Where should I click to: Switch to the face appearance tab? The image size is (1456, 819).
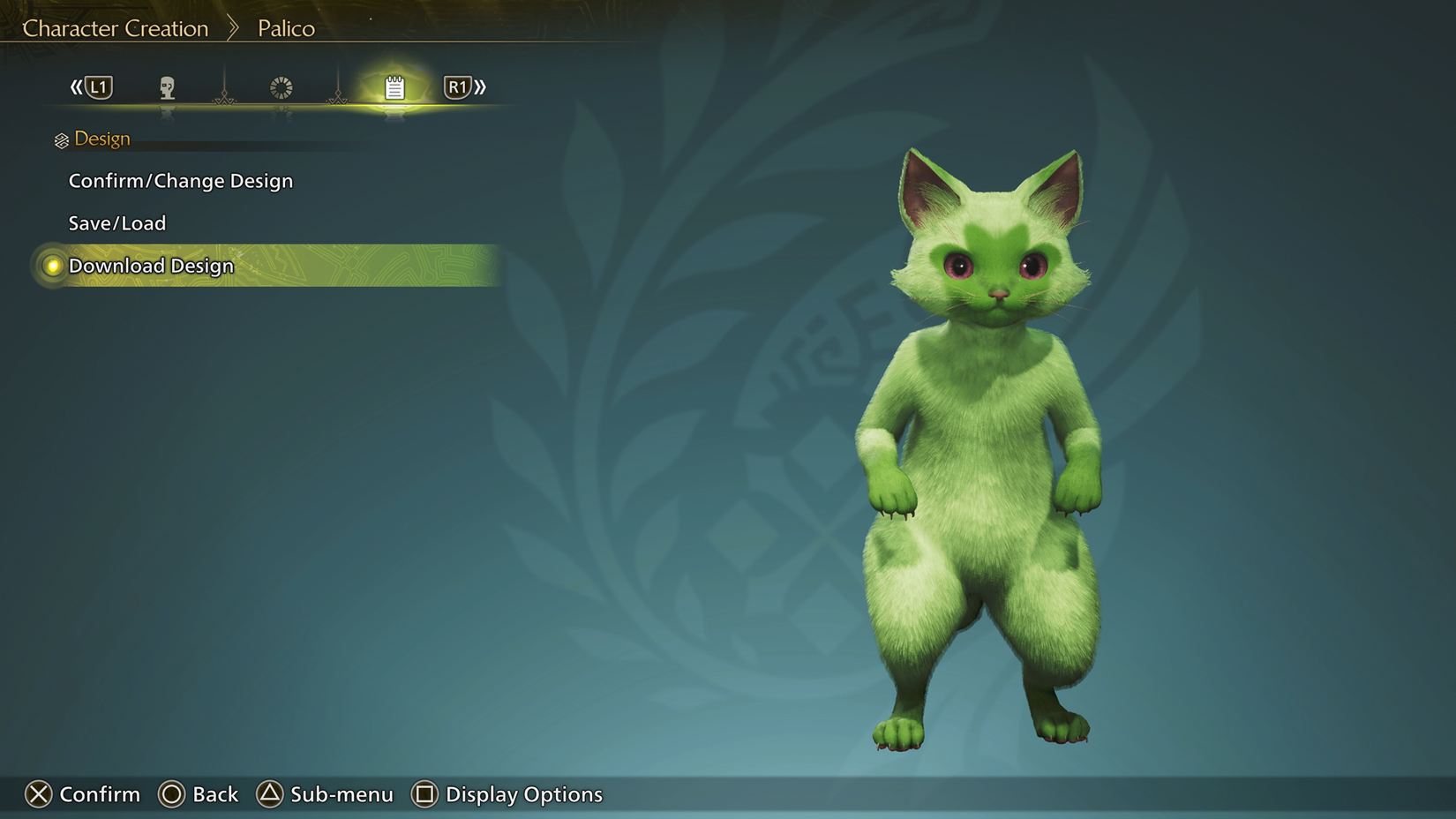167,87
